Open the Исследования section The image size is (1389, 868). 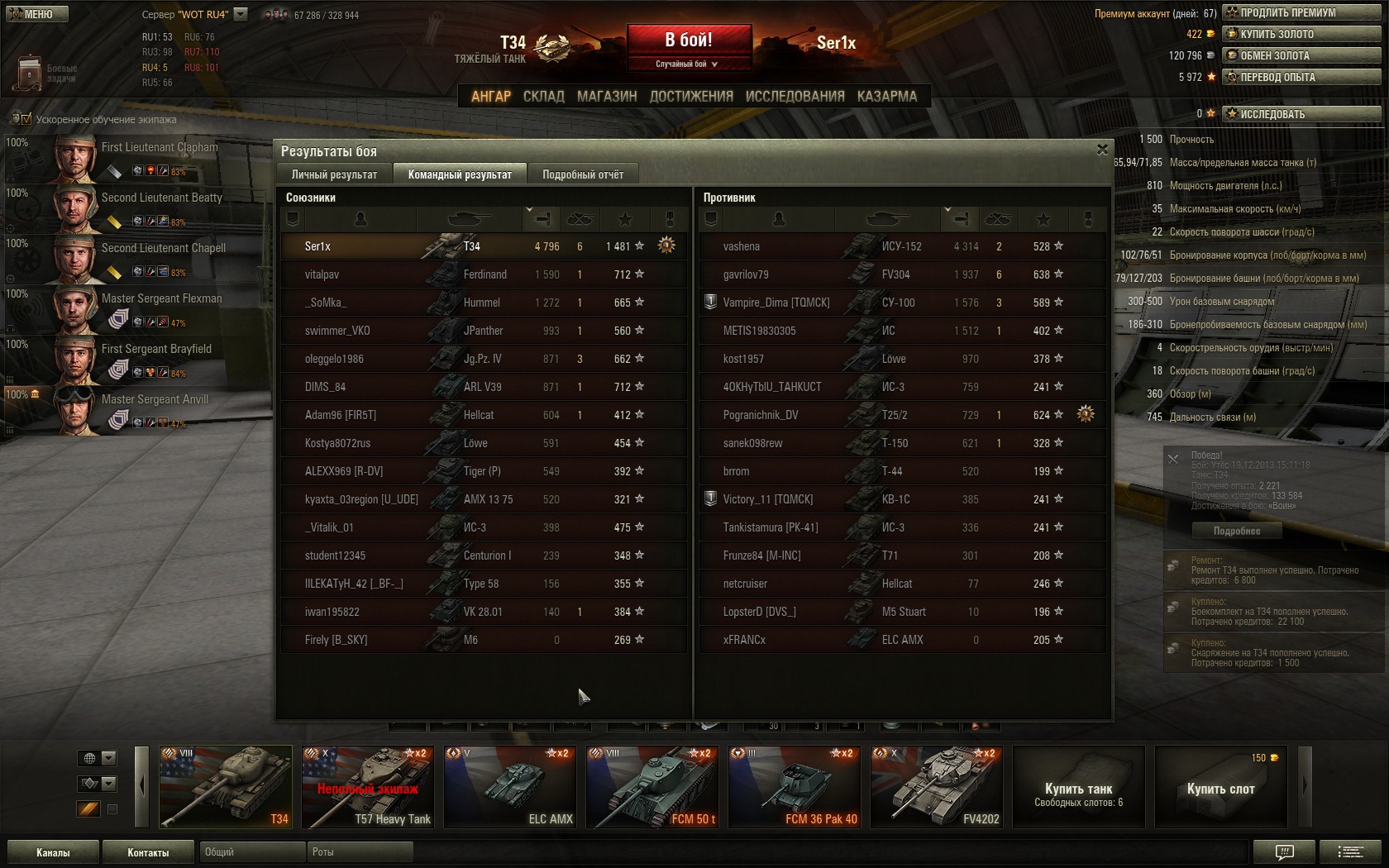pyautogui.click(x=795, y=97)
